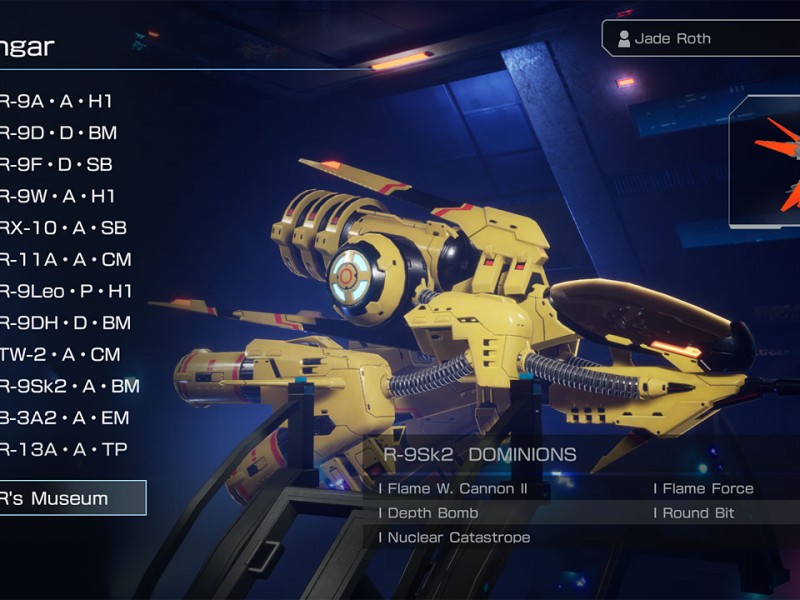Viewport: 800px width, 600px height.
Task: Select the R-11A • A • CM entry
Action: point(65,260)
